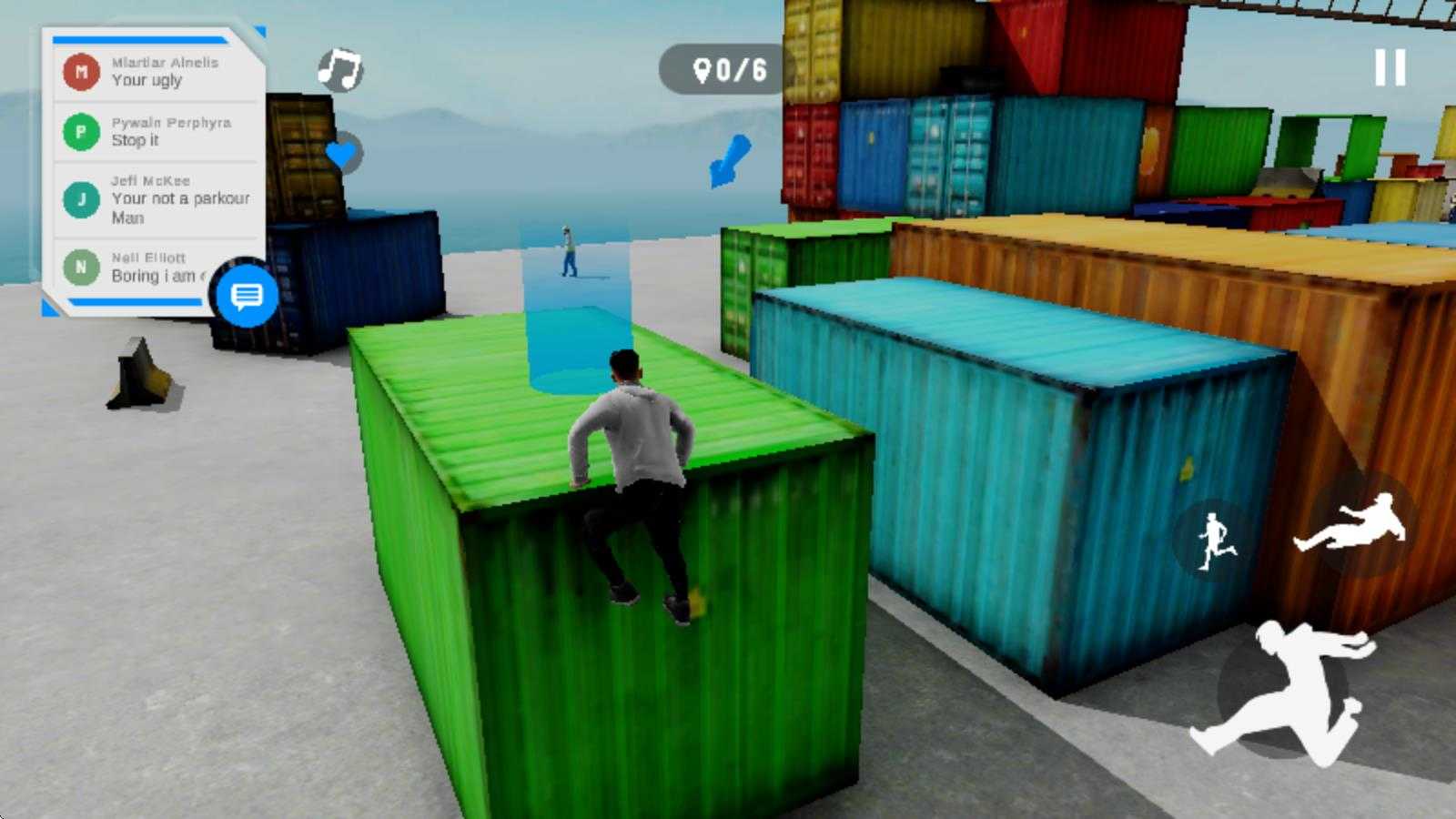
Task: Activate the large jump action button
Action: (x=1285, y=693)
